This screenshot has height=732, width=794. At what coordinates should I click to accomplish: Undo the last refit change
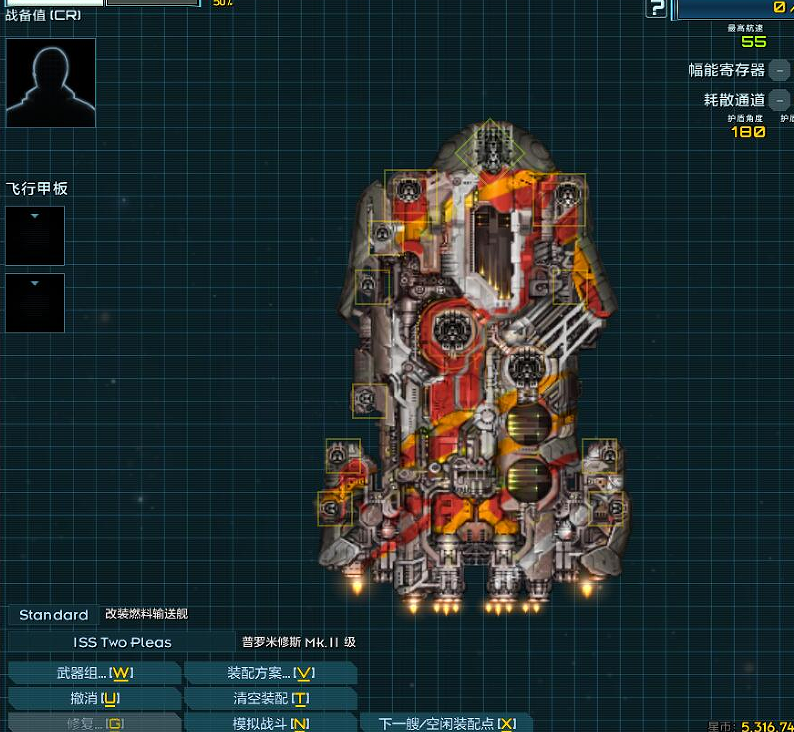(x=94, y=698)
